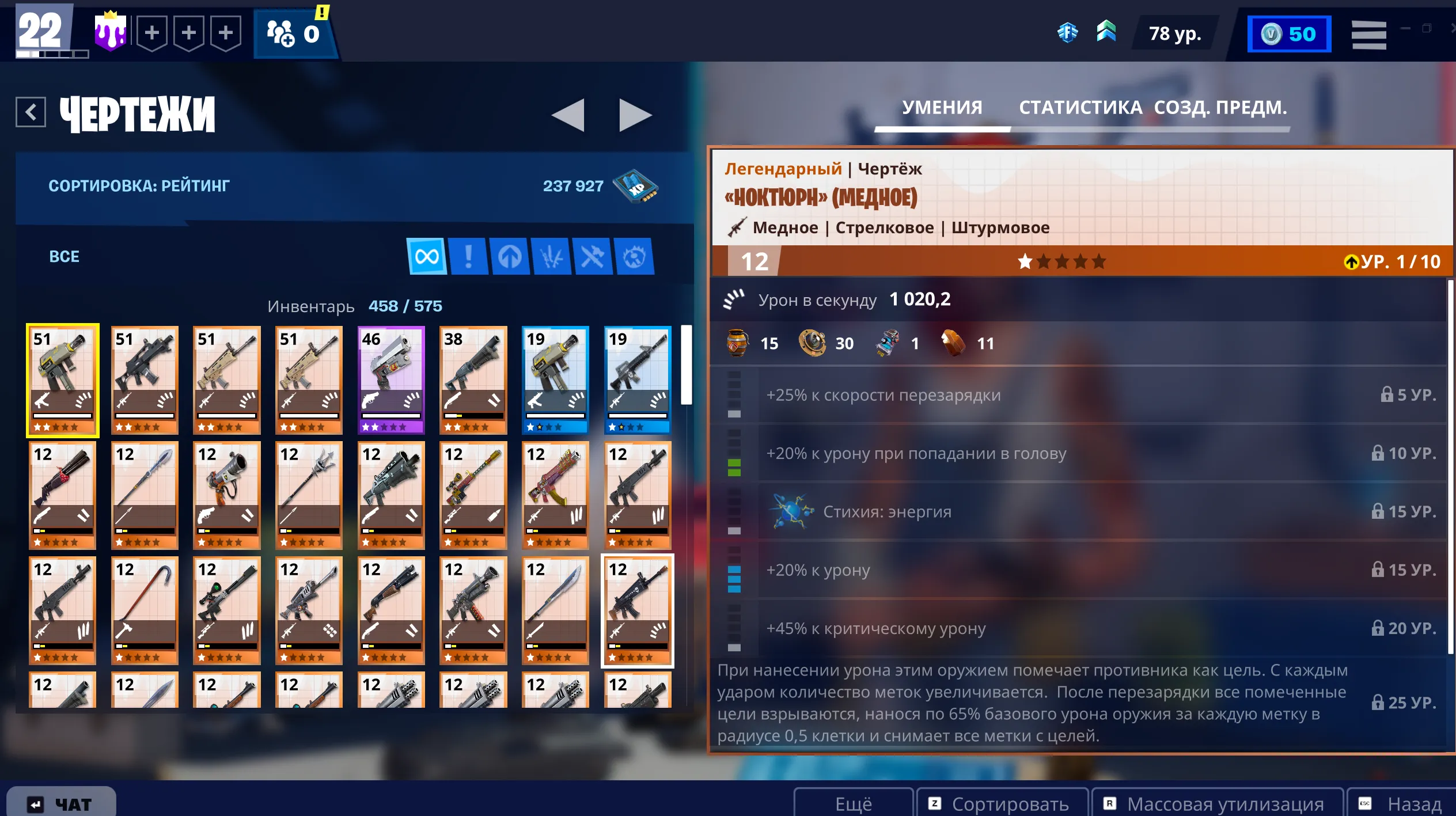The height and width of the screenshot is (816, 1456).
Task: Open the hamburger menu in the top right
Action: [x=1370, y=33]
